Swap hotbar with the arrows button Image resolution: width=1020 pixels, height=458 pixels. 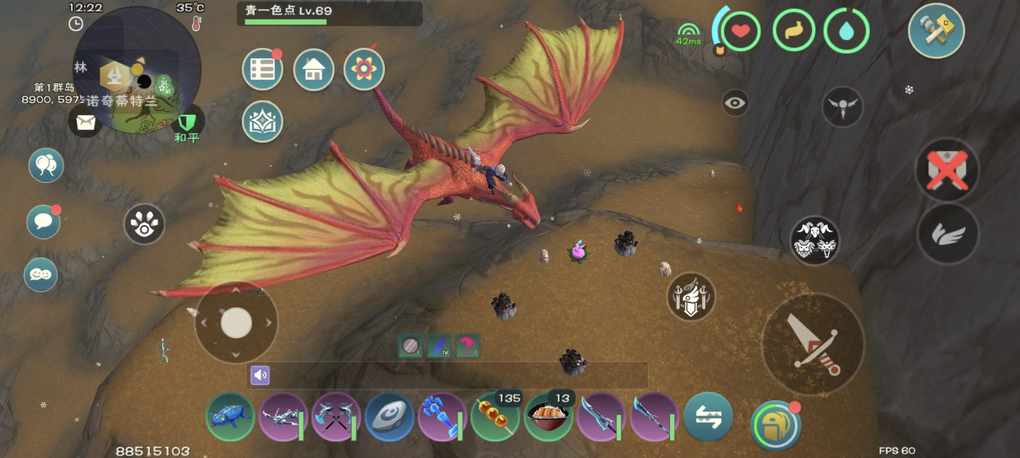click(x=708, y=417)
